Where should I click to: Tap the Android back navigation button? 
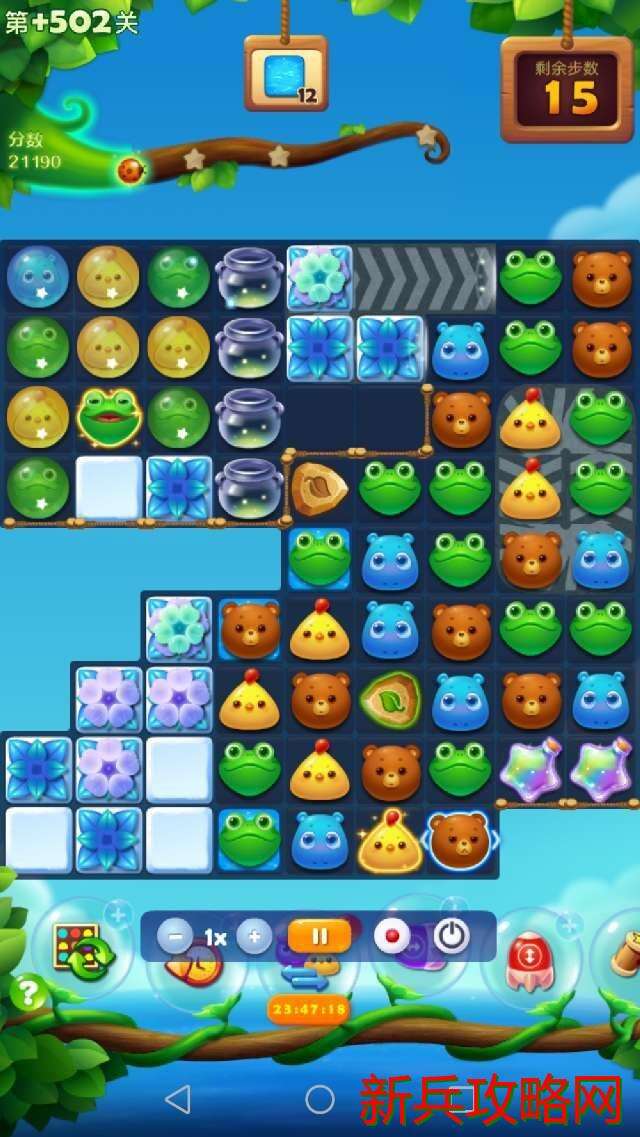click(x=178, y=1100)
